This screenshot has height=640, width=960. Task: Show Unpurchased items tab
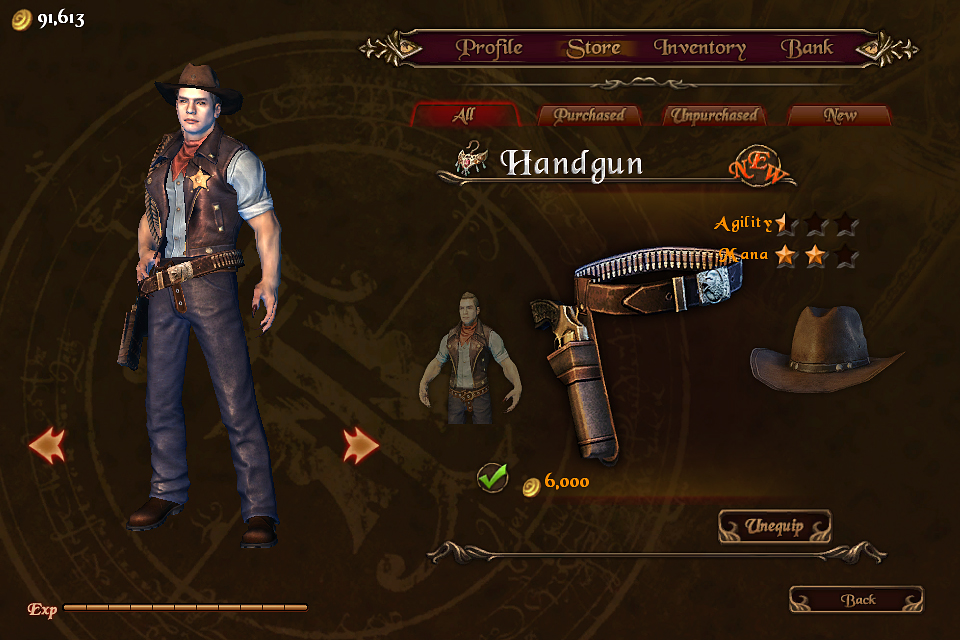pyautogui.click(x=714, y=115)
